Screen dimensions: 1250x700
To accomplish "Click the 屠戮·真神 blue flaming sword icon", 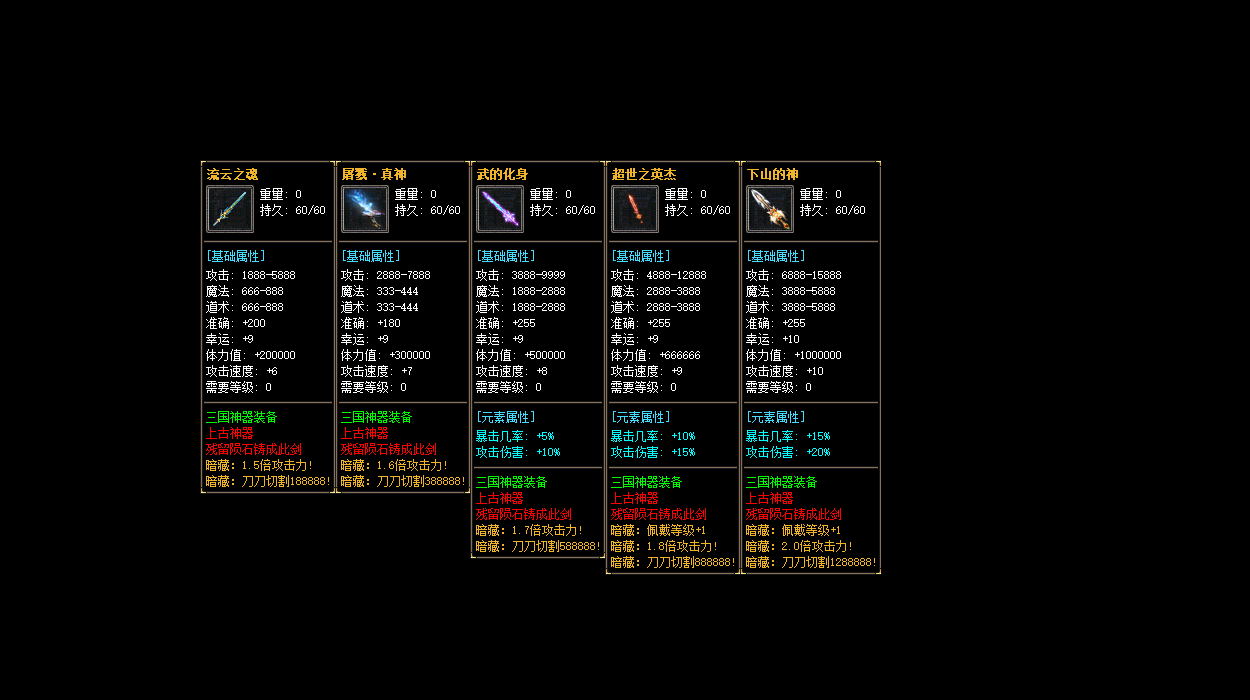I will 365,209.
